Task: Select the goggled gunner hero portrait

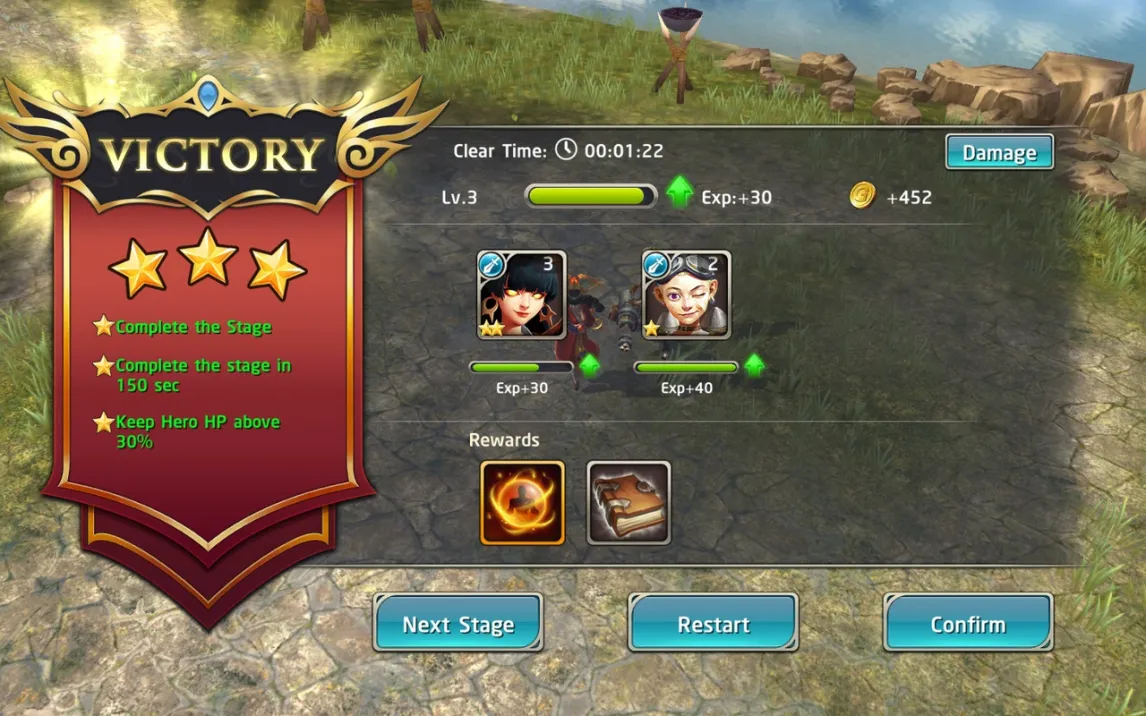Action: coord(687,295)
